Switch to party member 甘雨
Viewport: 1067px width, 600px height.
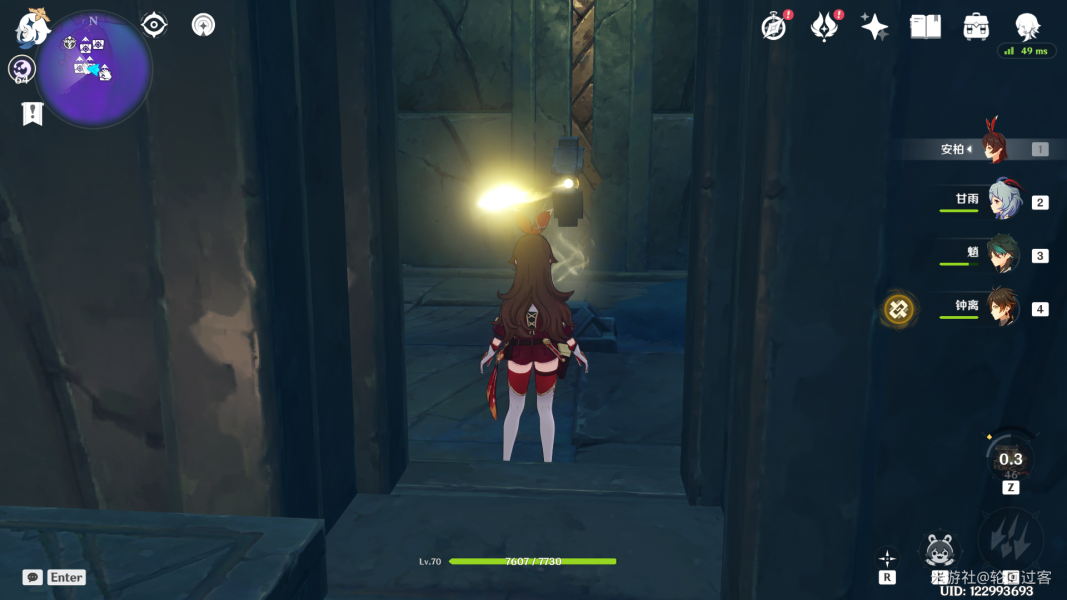click(1003, 201)
